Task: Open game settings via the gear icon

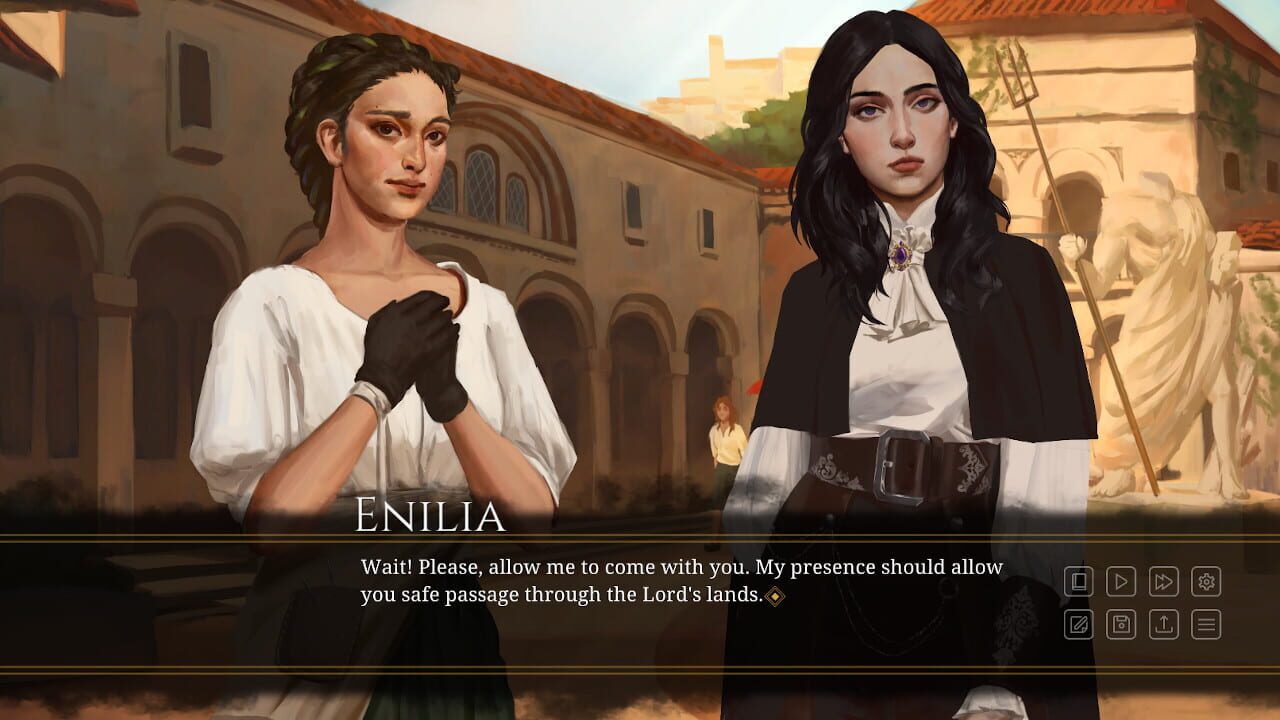Action: coord(1206,582)
